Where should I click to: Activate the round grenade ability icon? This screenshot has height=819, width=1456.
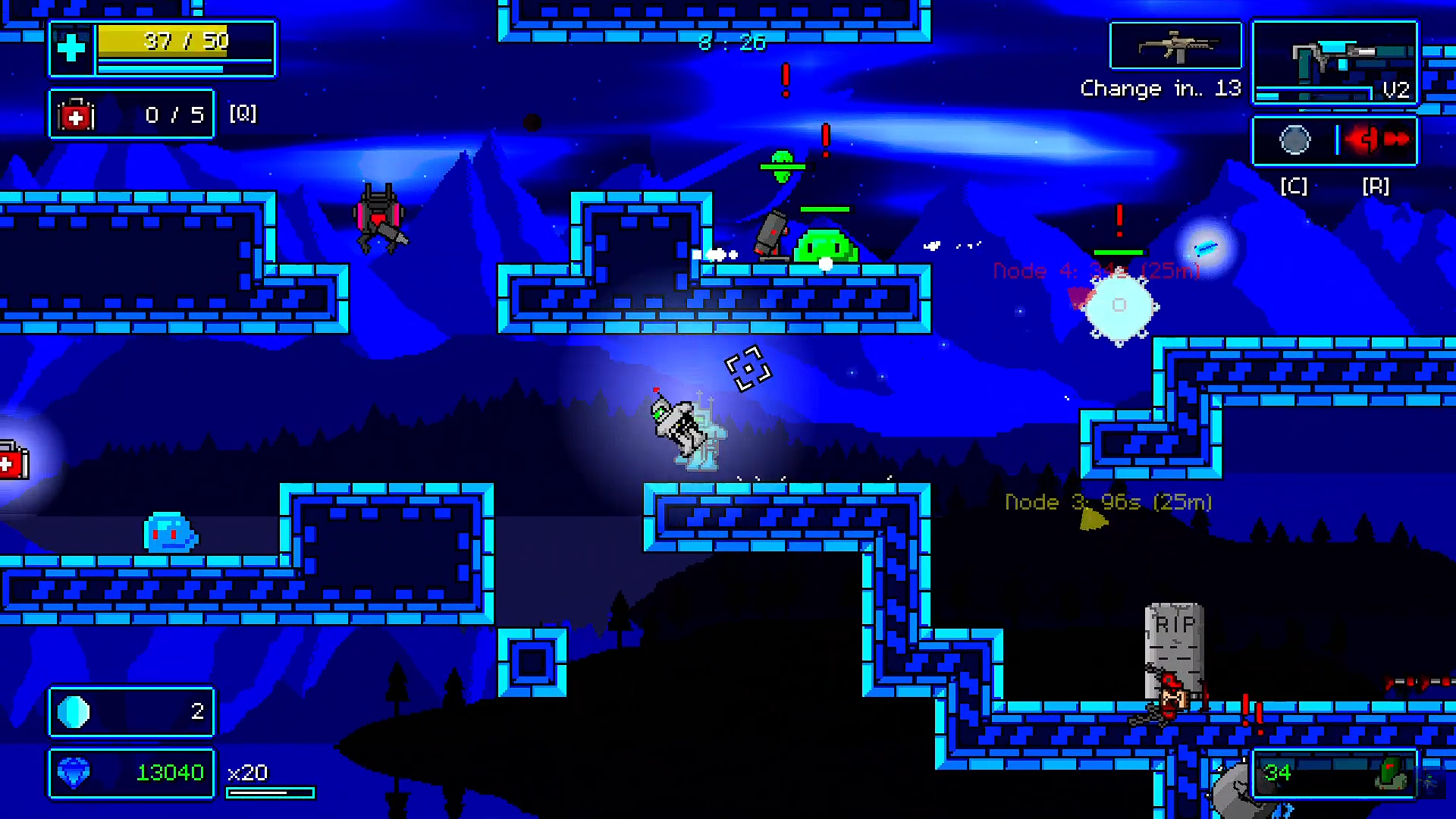pos(1294,140)
